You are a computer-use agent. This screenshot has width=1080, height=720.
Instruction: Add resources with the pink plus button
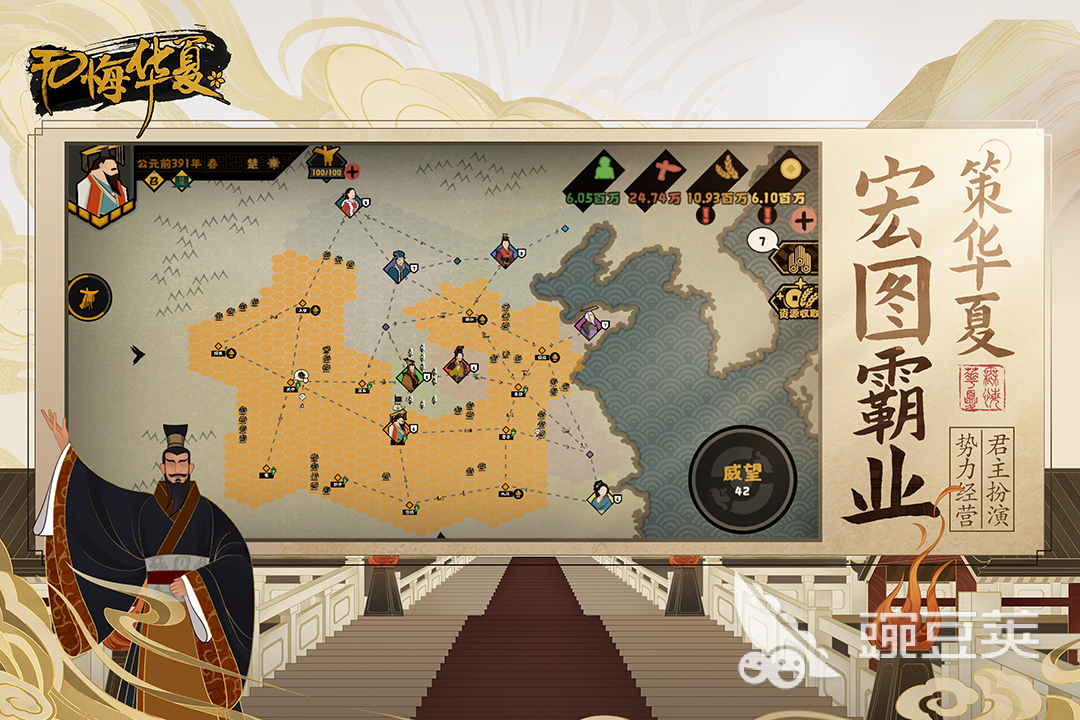(x=800, y=219)
